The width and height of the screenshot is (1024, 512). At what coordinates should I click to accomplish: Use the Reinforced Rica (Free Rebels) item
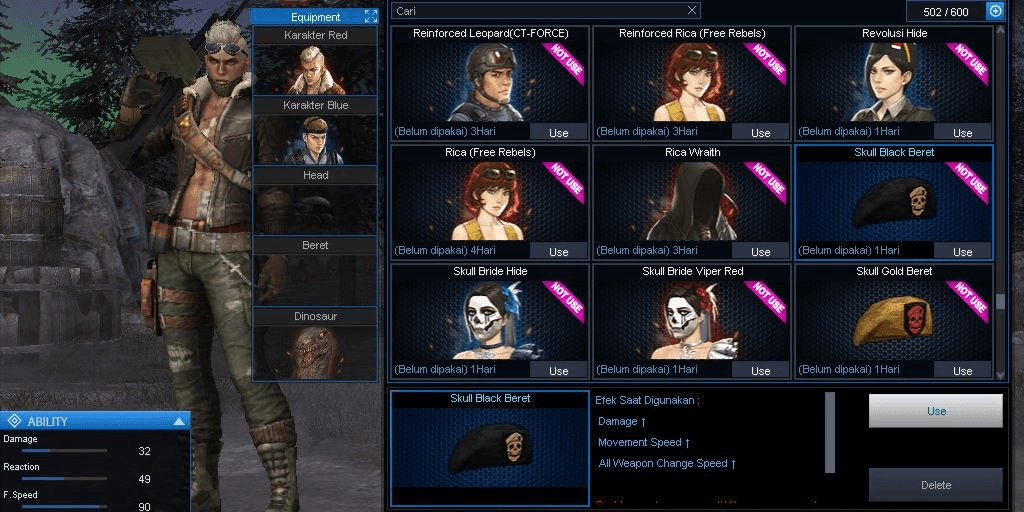[761, 133]
